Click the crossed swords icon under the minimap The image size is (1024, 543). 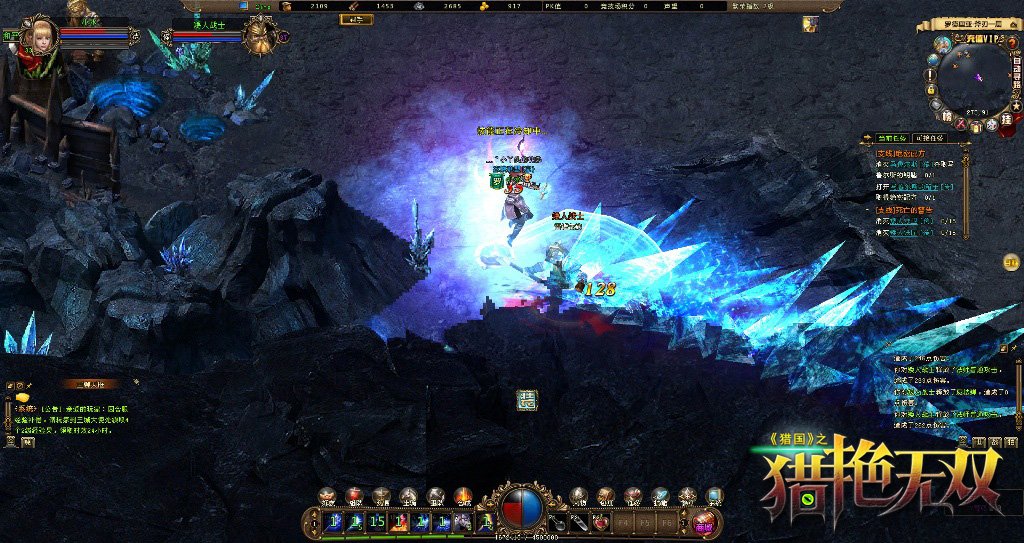coord(959,125)
